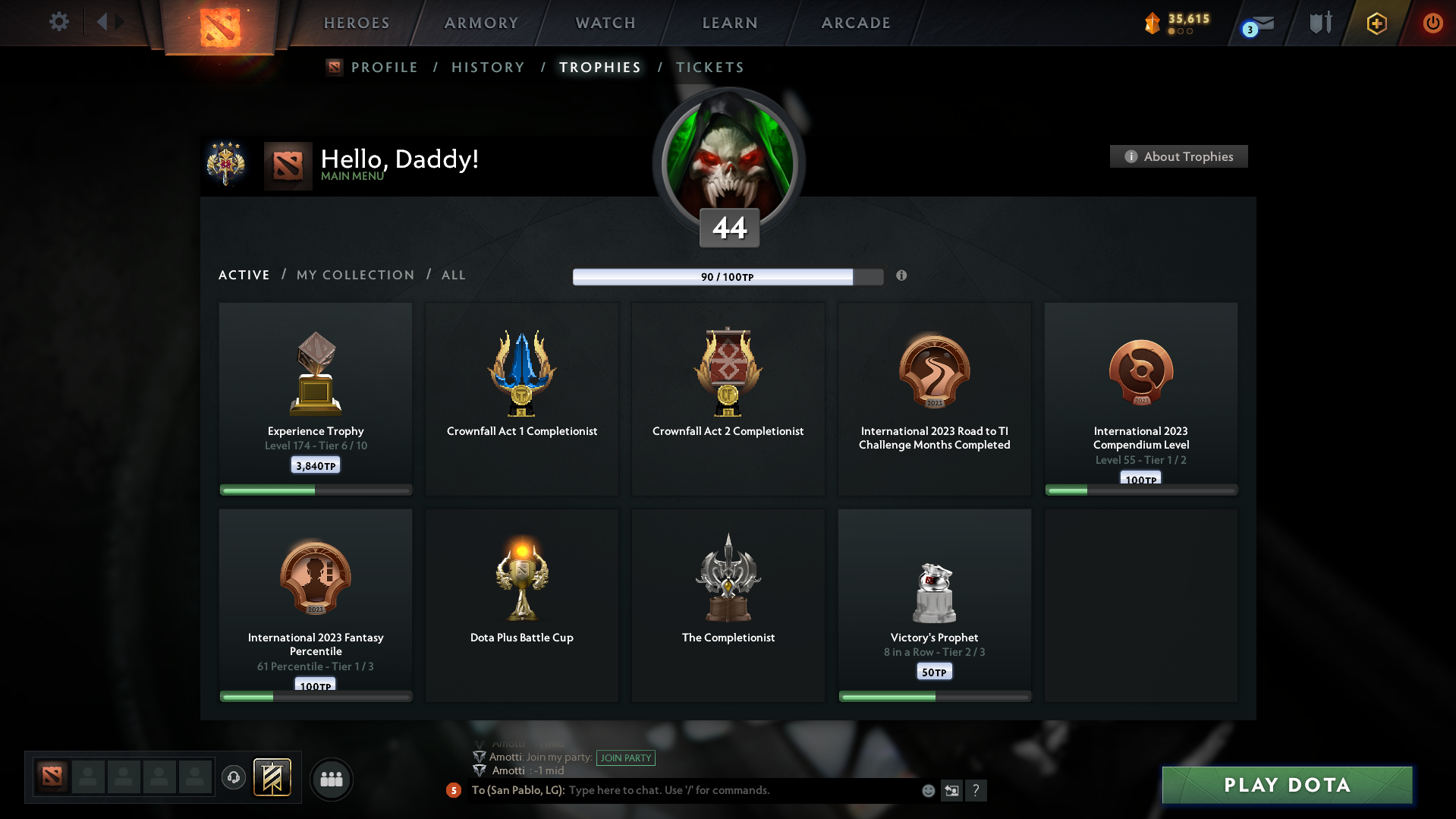Screen dimensions: 1456x819
Task: Click the voice chat headset icon
Action: [234, 778]
